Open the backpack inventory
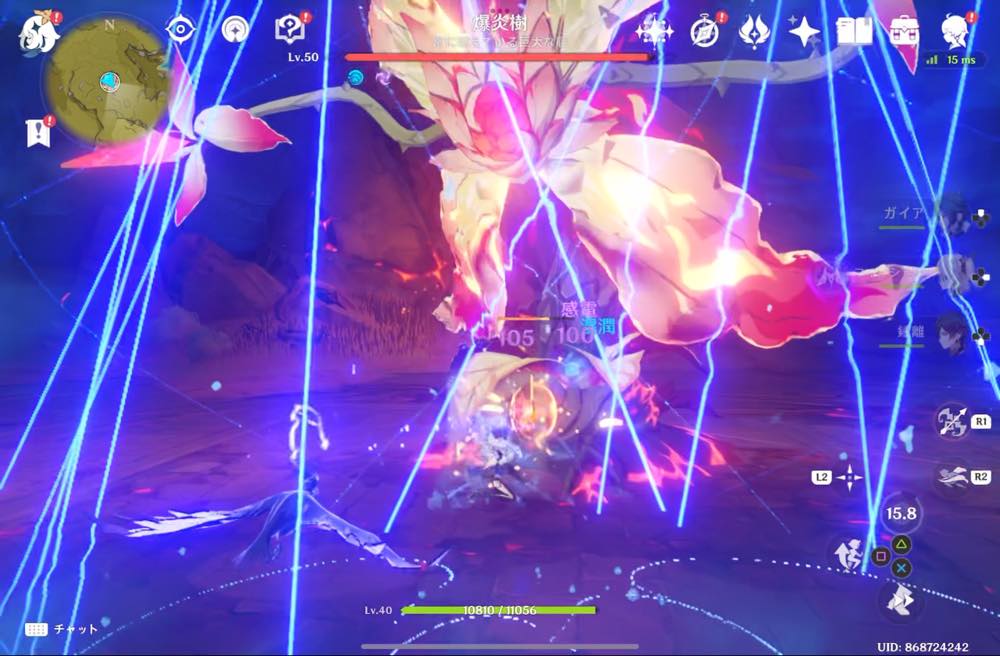1000x656 pixels. click(904, 30)
